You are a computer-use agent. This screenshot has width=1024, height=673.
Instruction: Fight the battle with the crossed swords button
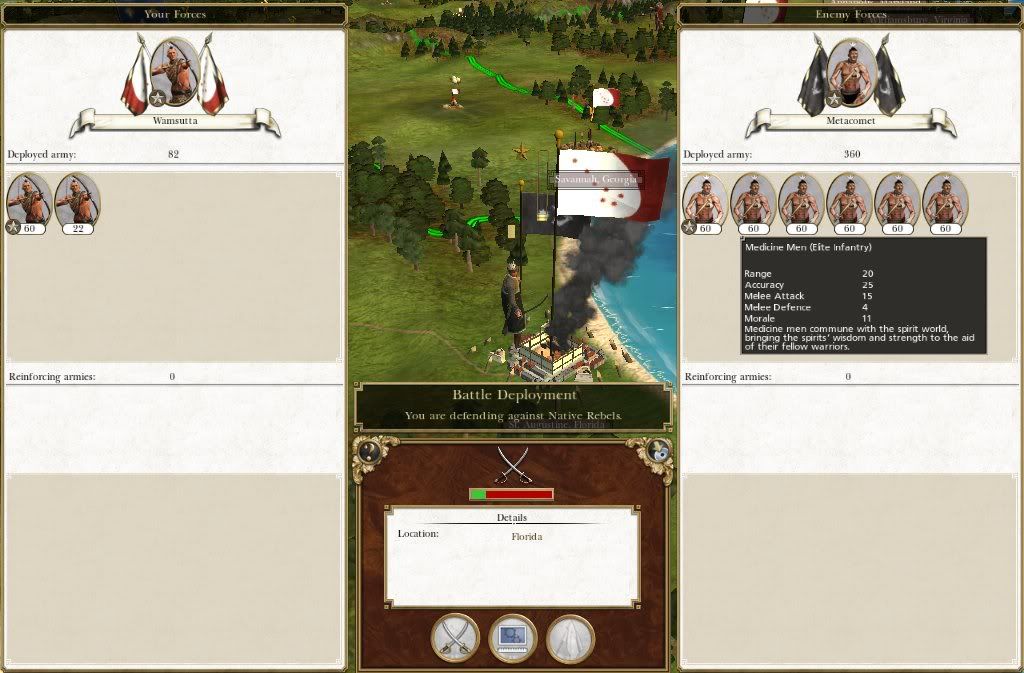[455, 637]
